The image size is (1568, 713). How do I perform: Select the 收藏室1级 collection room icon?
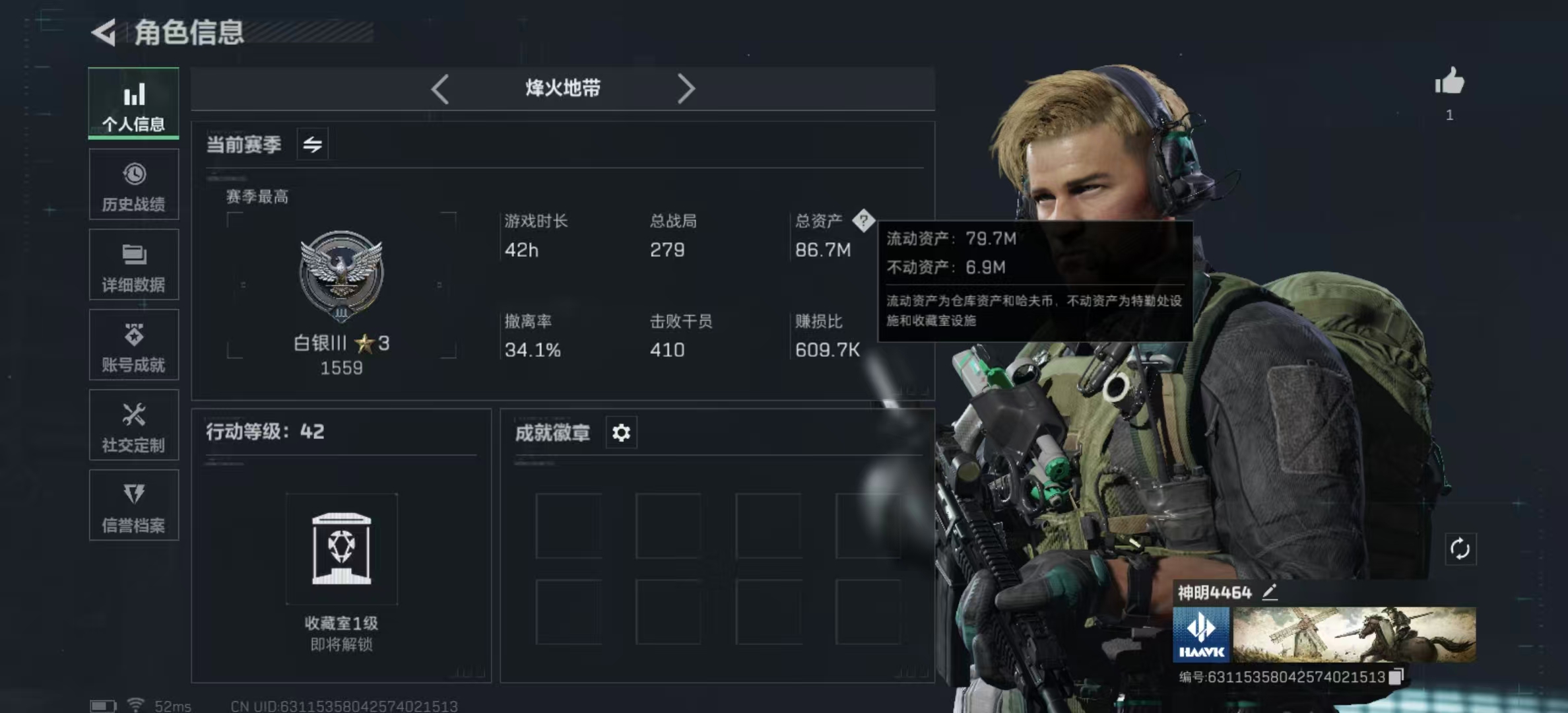pyautogui.click(x=341, y=549)
